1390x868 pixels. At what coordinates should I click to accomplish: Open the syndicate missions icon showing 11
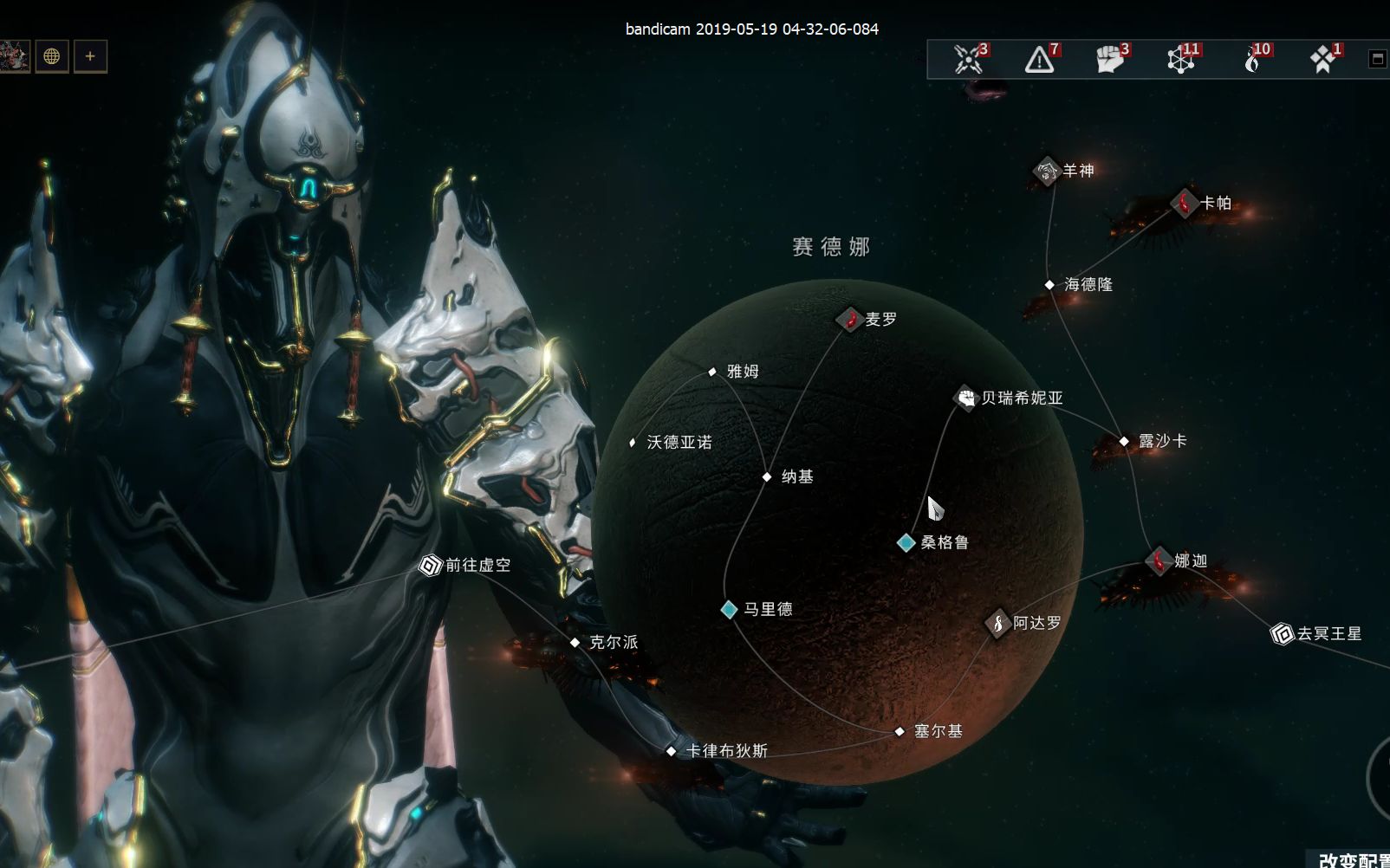(1180, 59)
